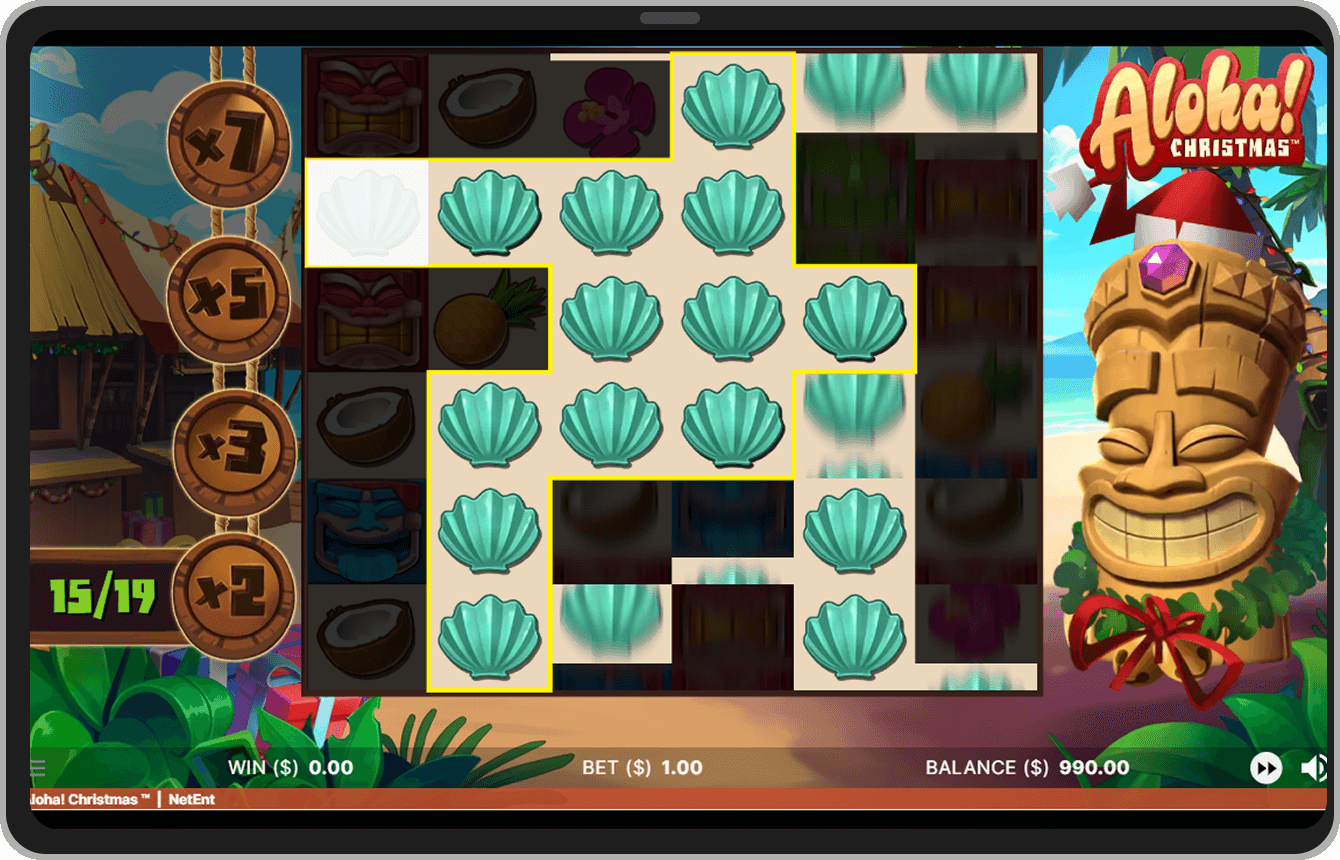Screen dimensions: 1340x860
Task: Click the x3 multiplier coin
Action: point(235,450)
